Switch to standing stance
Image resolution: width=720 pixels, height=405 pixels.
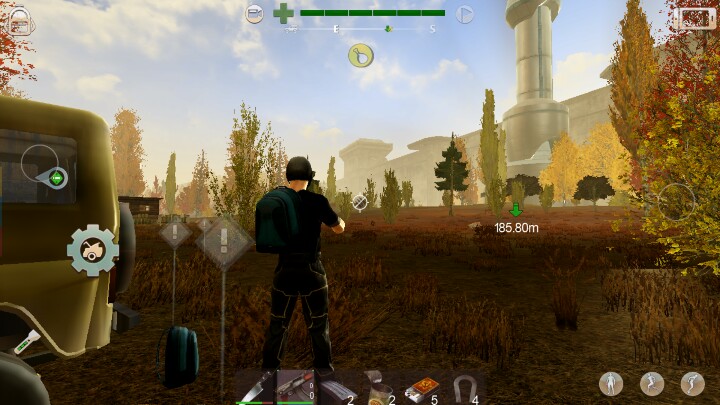(x=611, y=383)
